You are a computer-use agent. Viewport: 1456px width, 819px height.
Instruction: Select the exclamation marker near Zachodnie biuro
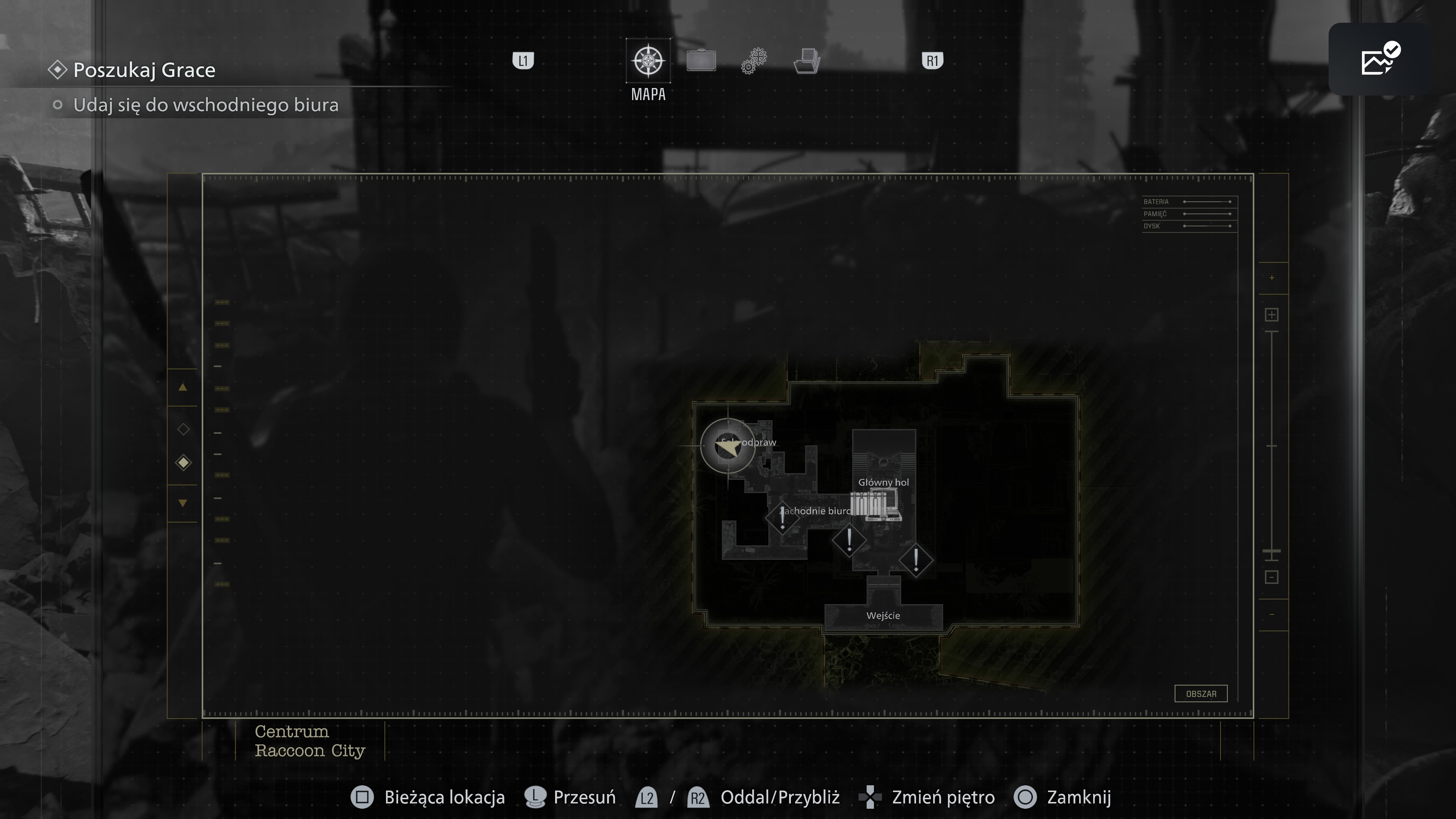tap(783, 518)
